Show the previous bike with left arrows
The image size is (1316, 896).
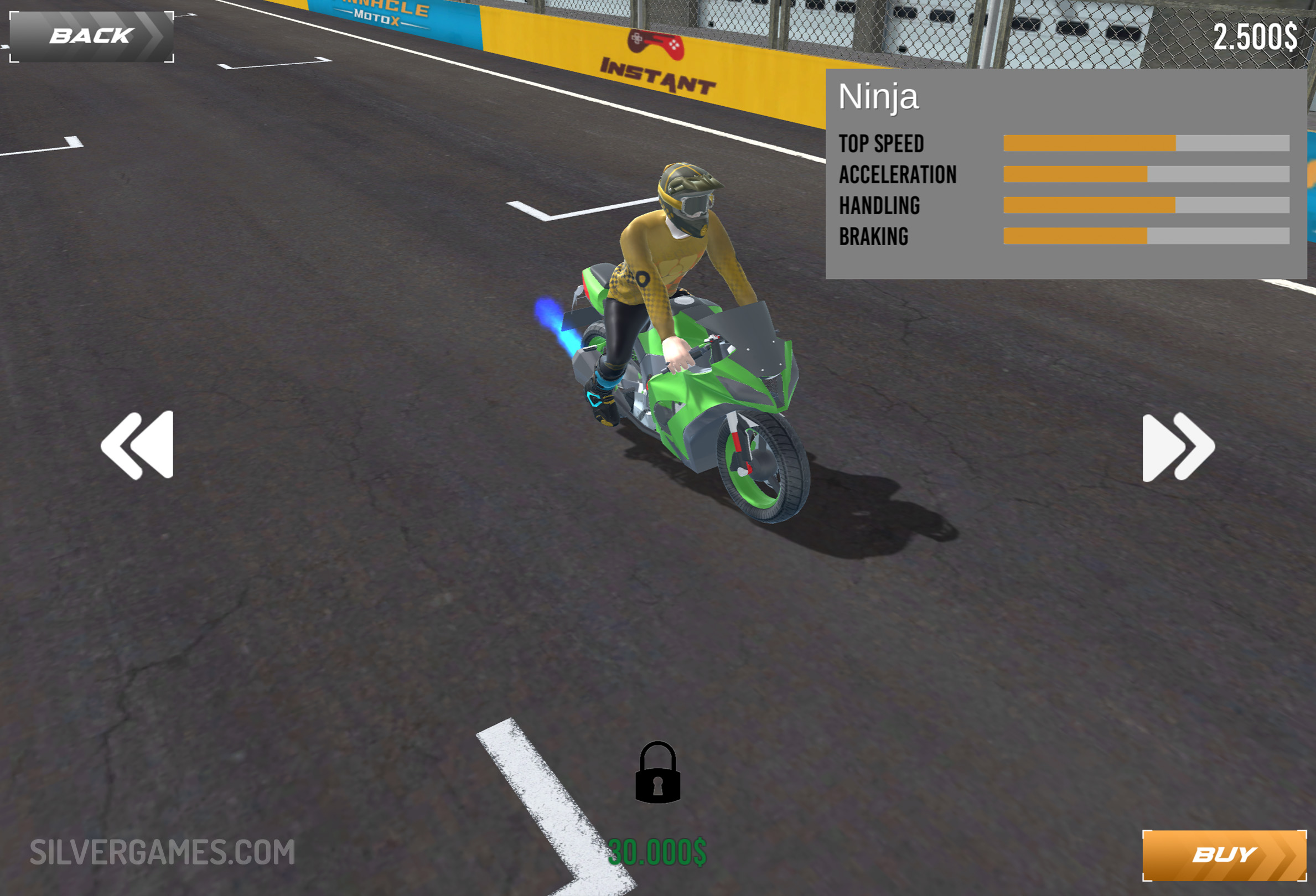138,445
